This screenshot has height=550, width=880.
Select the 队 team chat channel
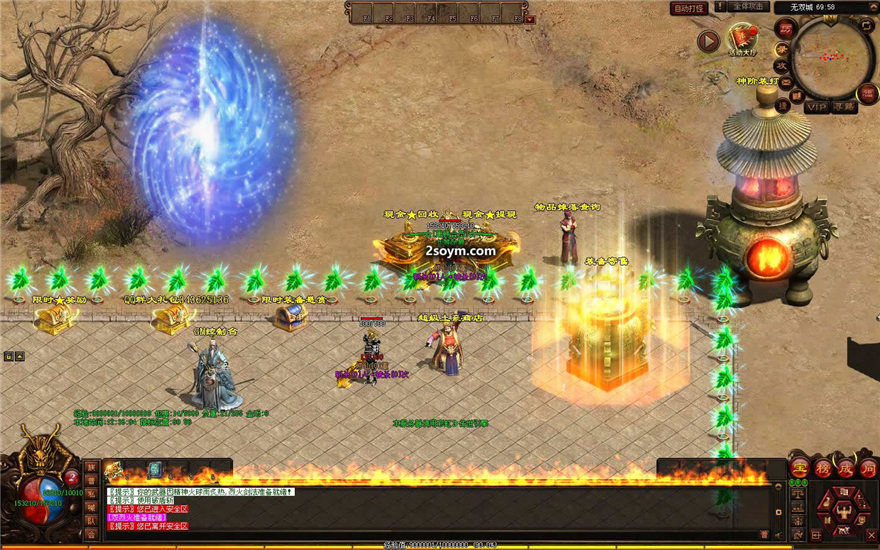pos(91,520)
